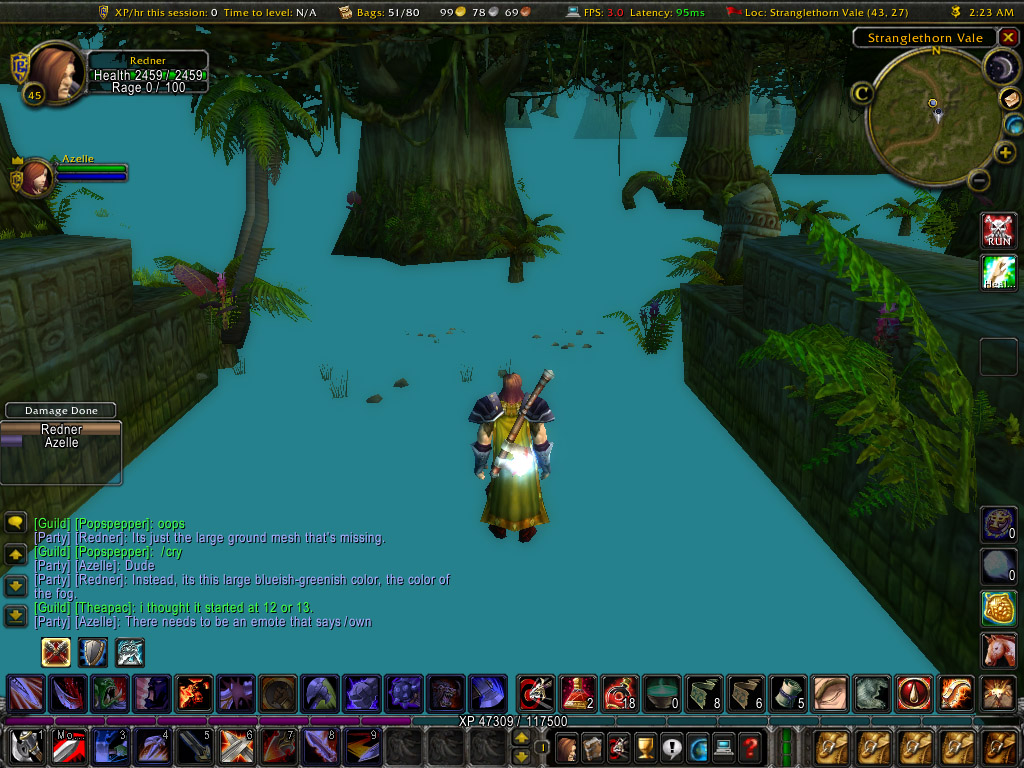Click the minimap C tracking button
The width and height of the screenshot is (1024, 768).
[861, 93]
